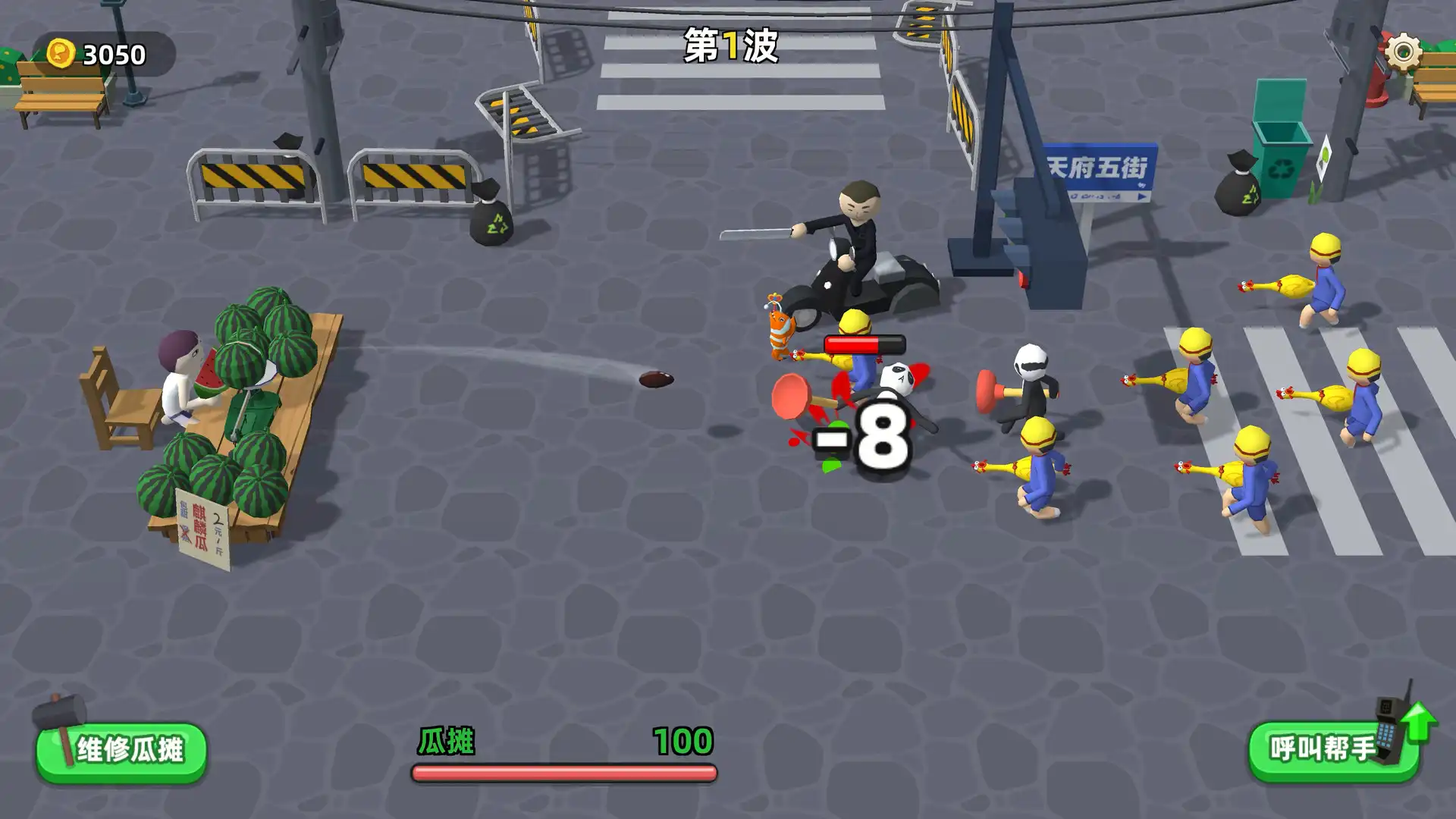The width and height of the screenshot is (1456, 819).
Task: Click the red stall health bar
Action: (x=563, y=773)
